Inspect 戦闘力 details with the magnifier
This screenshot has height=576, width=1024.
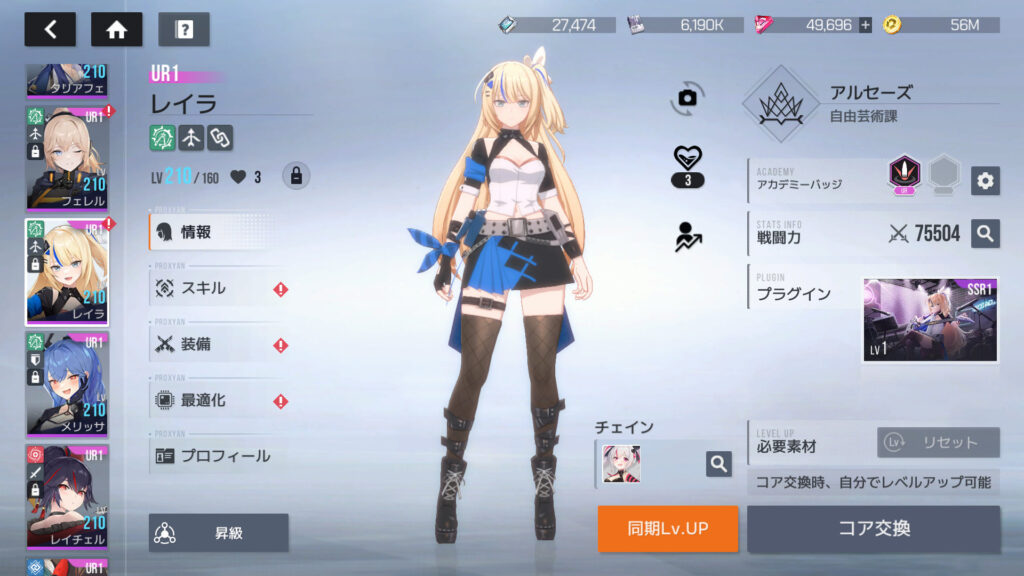(x=985, y=234)
